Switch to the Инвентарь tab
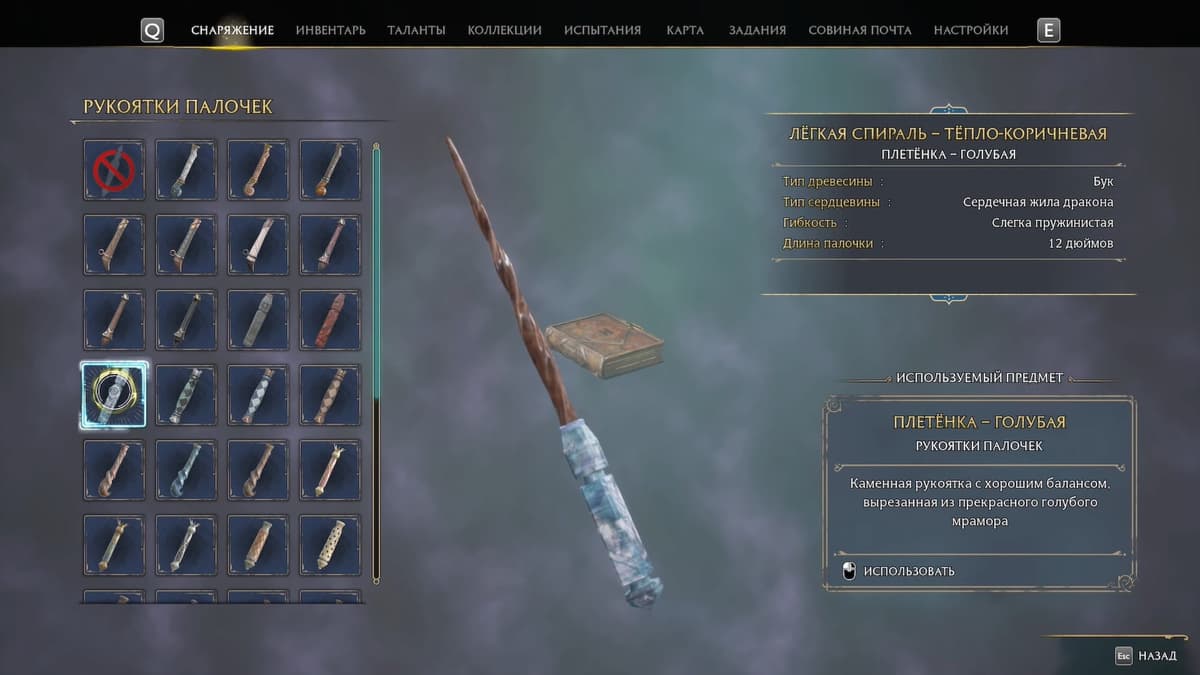The height and width of the screenshot is (675, 1200). [330, 30]
